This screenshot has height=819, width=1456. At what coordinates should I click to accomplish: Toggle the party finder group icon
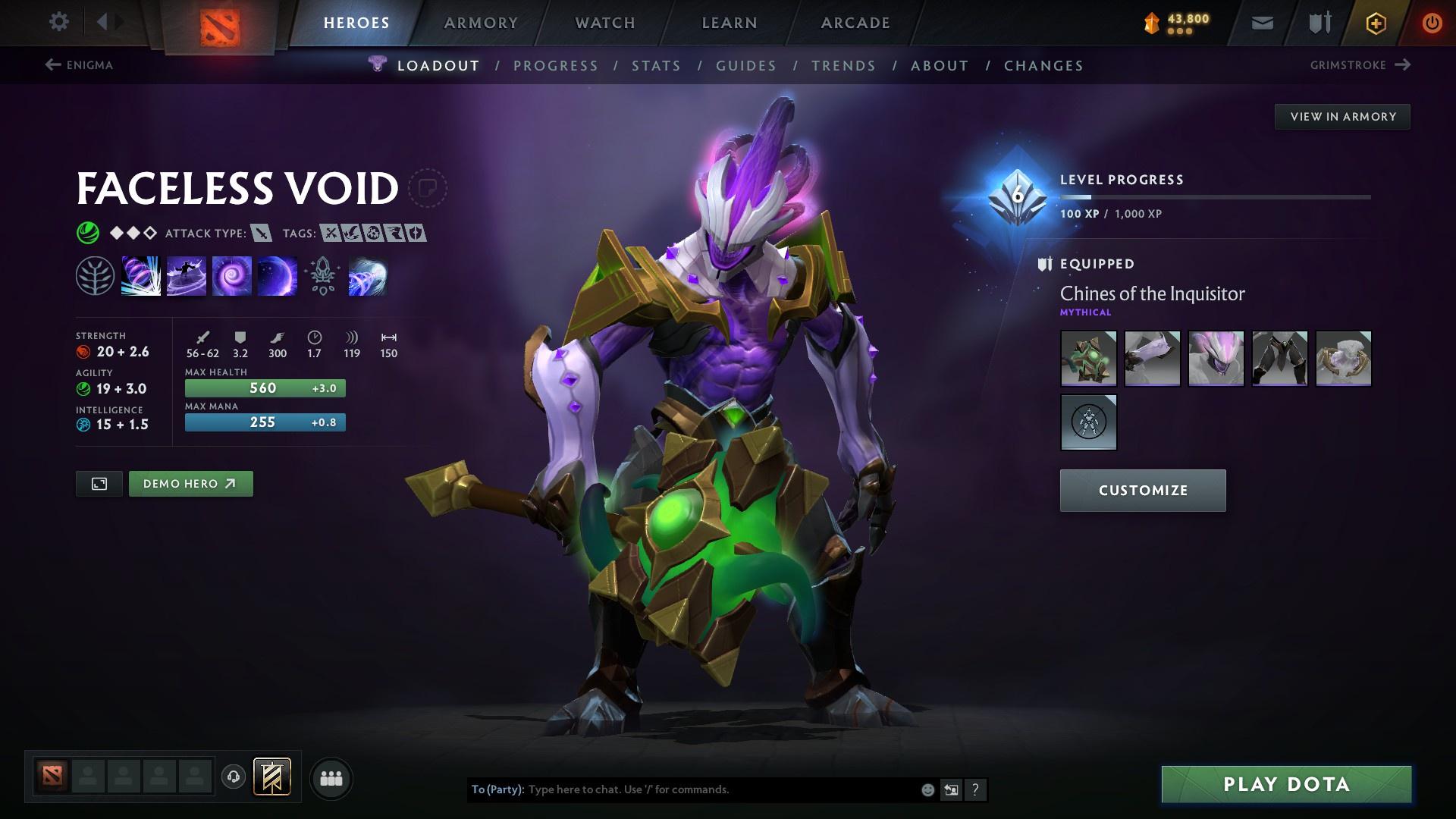[x=331, y=777]
